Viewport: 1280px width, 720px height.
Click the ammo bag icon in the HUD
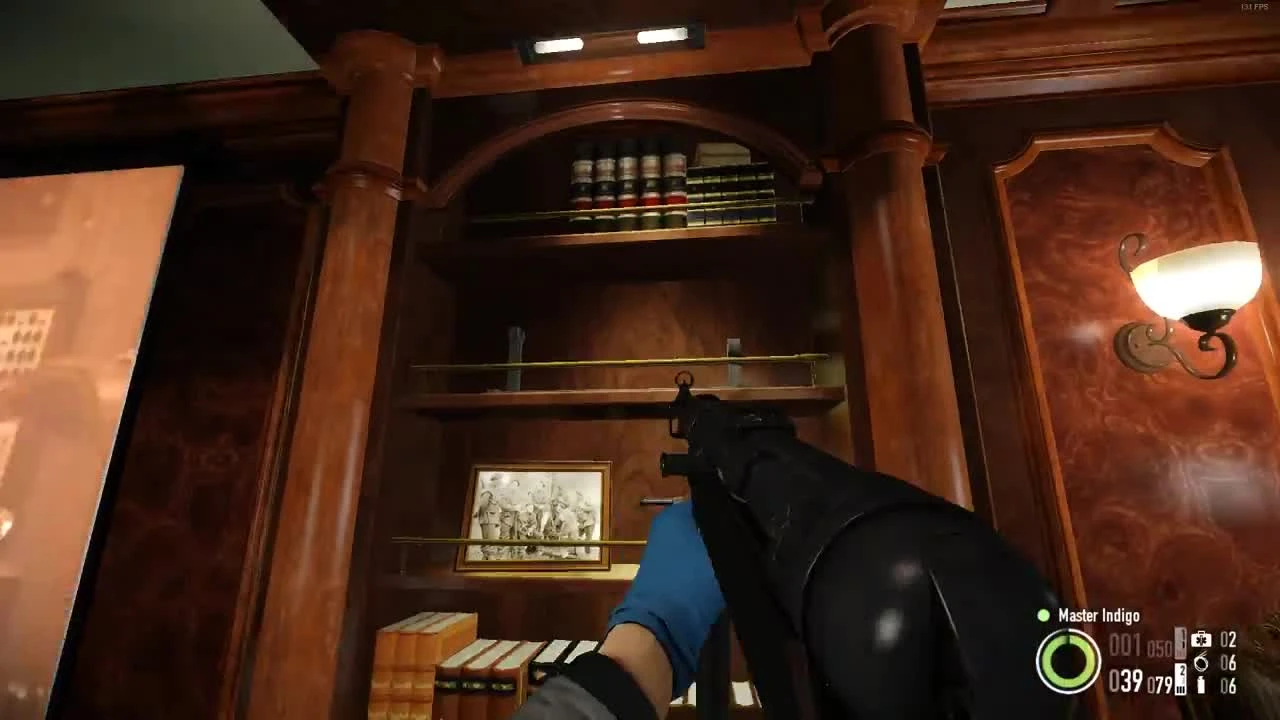click(1201, 685)
